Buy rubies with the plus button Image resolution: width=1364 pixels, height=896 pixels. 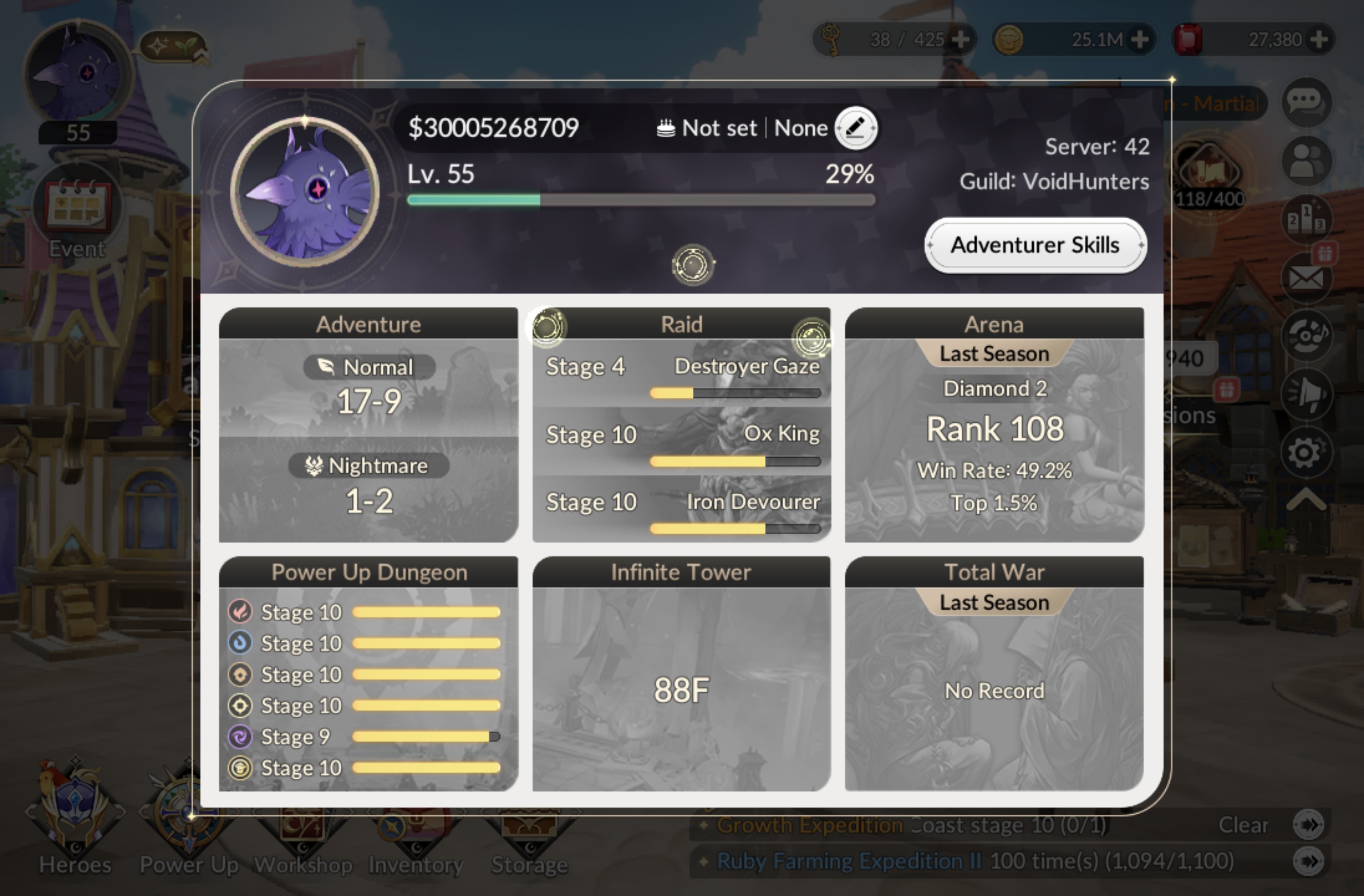coord(1319,39)
